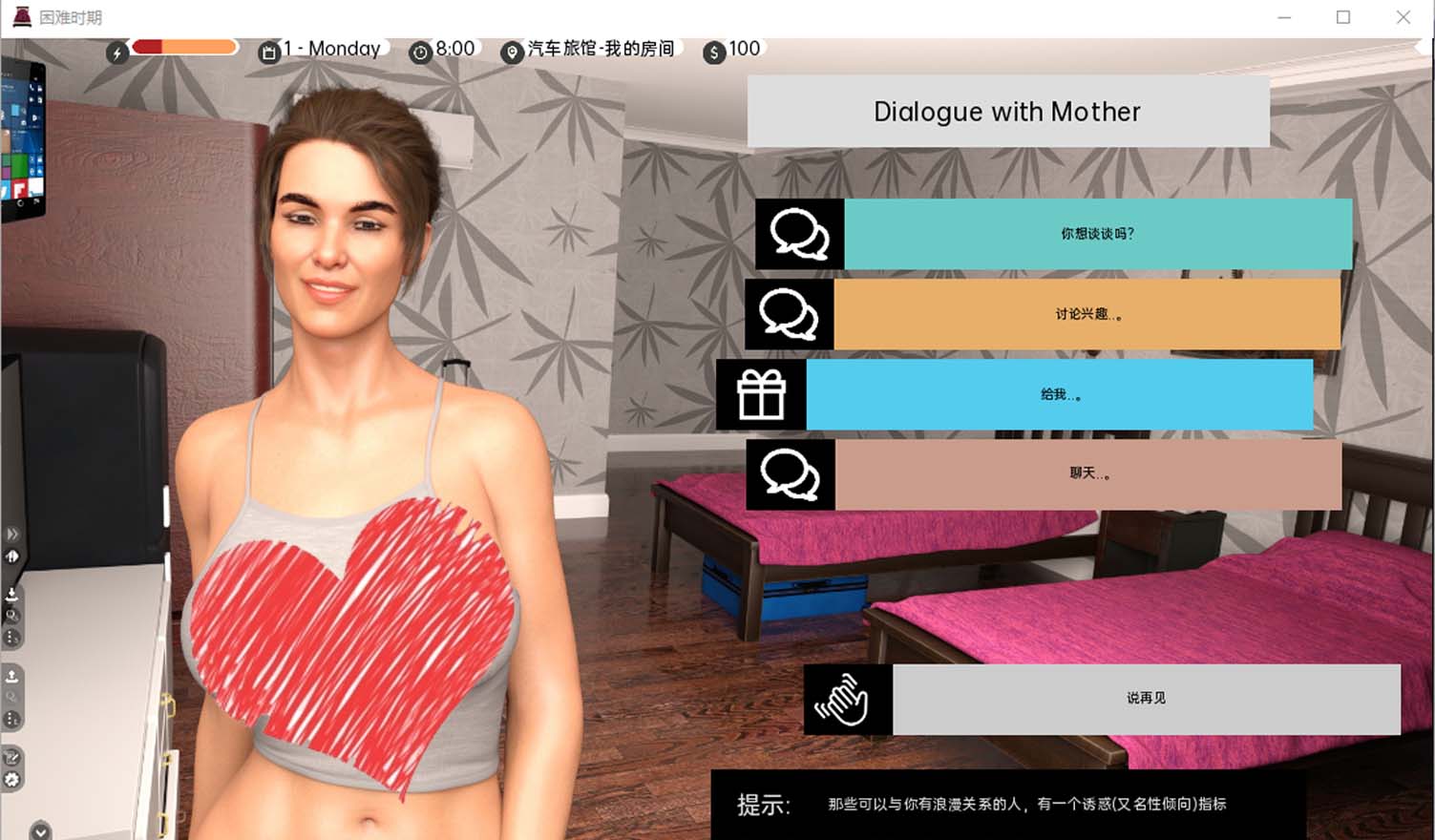The width and height of the screenshot is (1435, 840).
Task: Click the speech bubble icon beside 你想谈谈吗?
Action: 798,233
